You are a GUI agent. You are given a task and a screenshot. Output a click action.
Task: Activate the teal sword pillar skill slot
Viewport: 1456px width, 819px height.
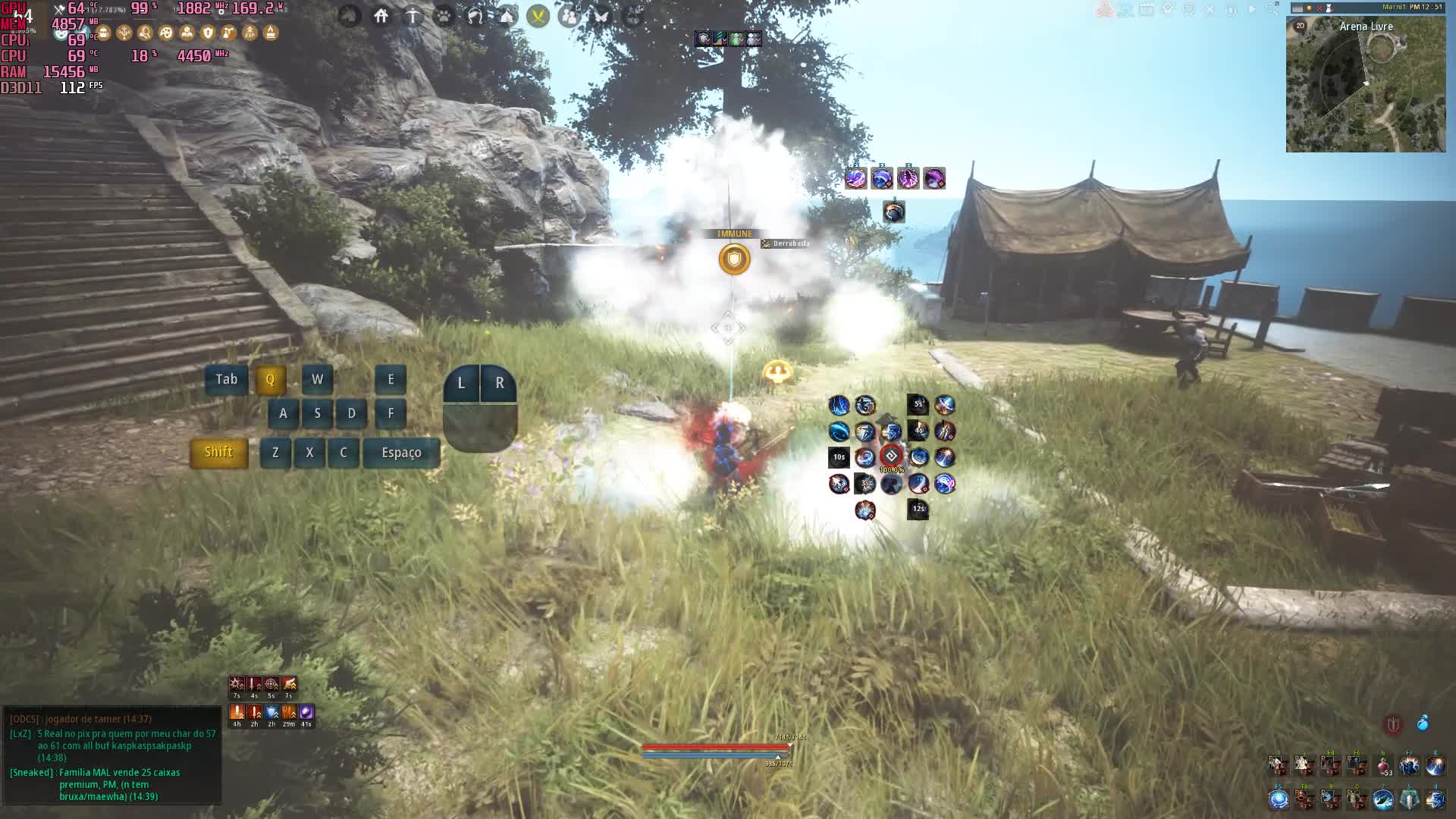pos(1409,799)
